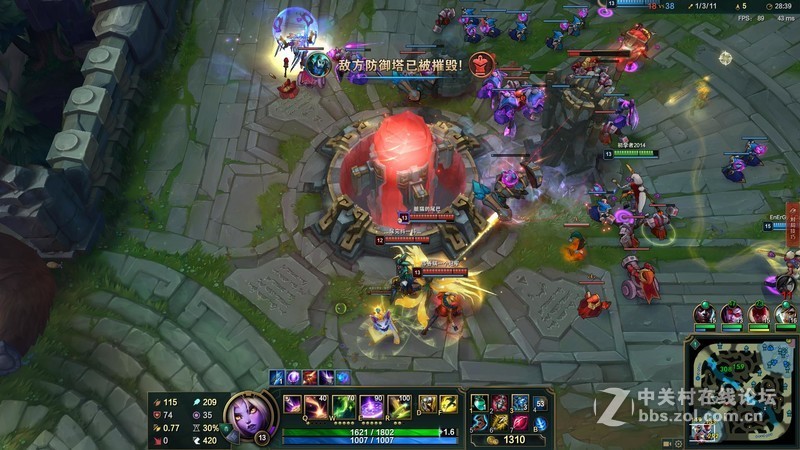
Task: Click the champion portrait in the HUD
Action: coord(243,412)
